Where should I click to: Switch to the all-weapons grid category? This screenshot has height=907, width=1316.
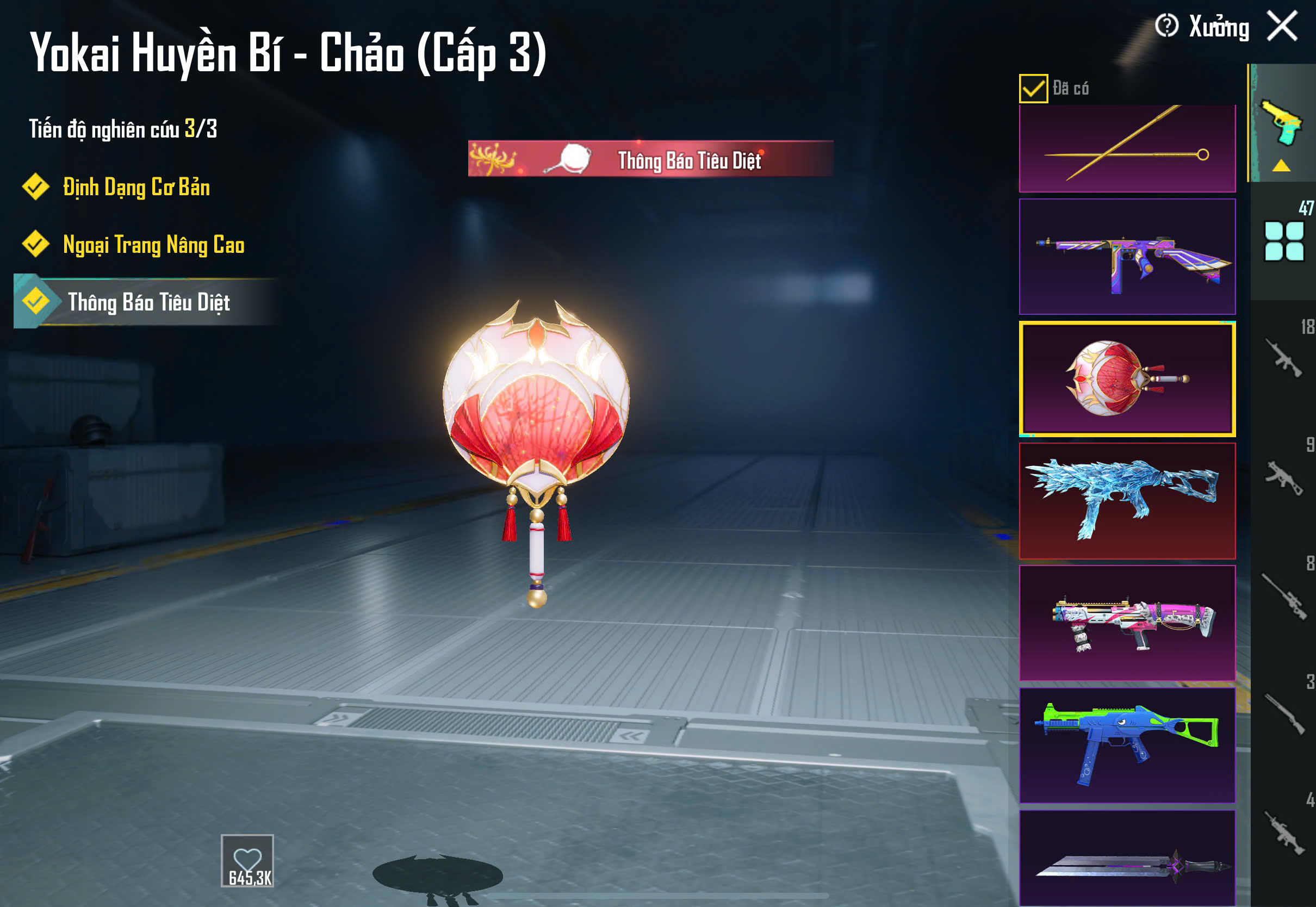[1283, 241]
